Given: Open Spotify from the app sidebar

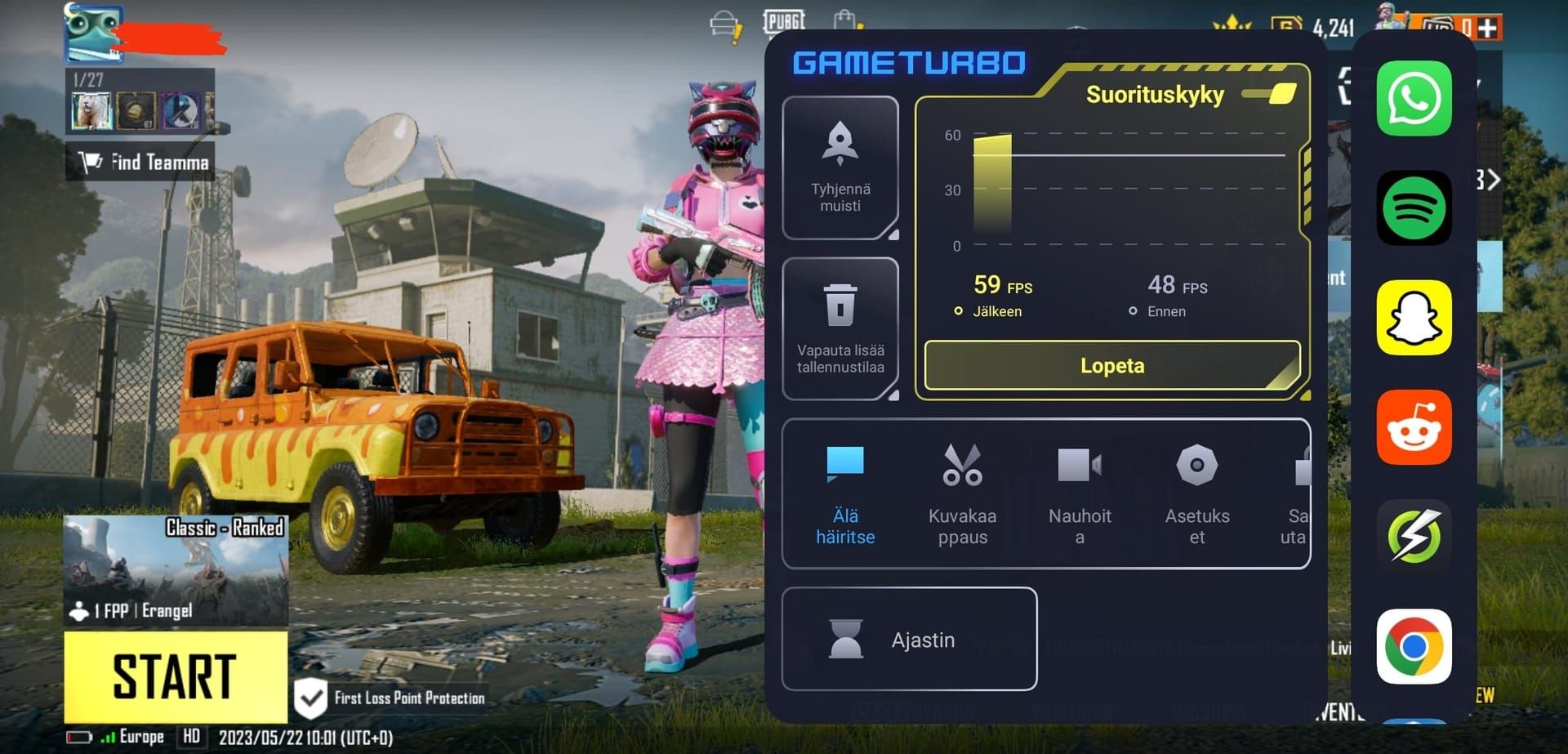Looking at the screenshot, I should click(1414, 209).
